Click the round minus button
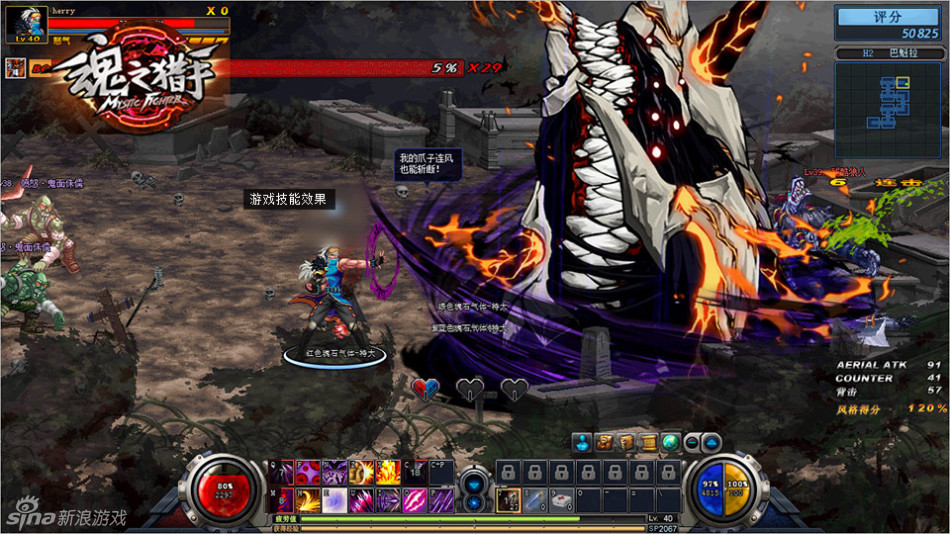Viewport: 950px width, 534px height. point(692,442)
